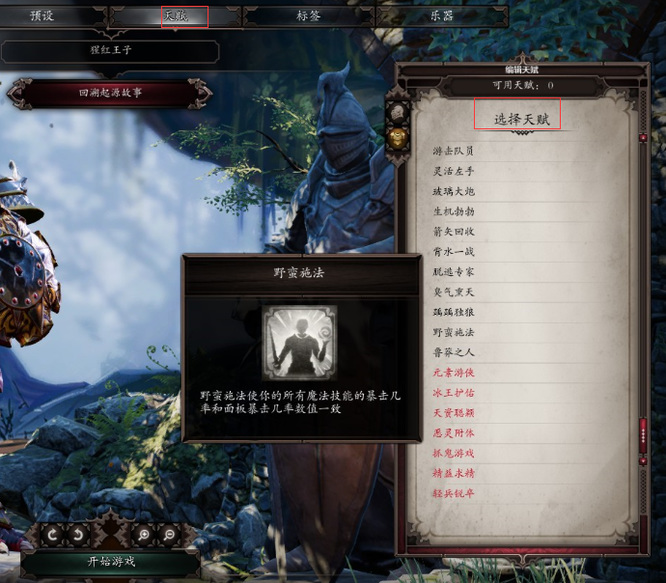The height and width of the screenshot is (583, 666).
Task: Select the 乐器 tab
Action: [441, 16]
